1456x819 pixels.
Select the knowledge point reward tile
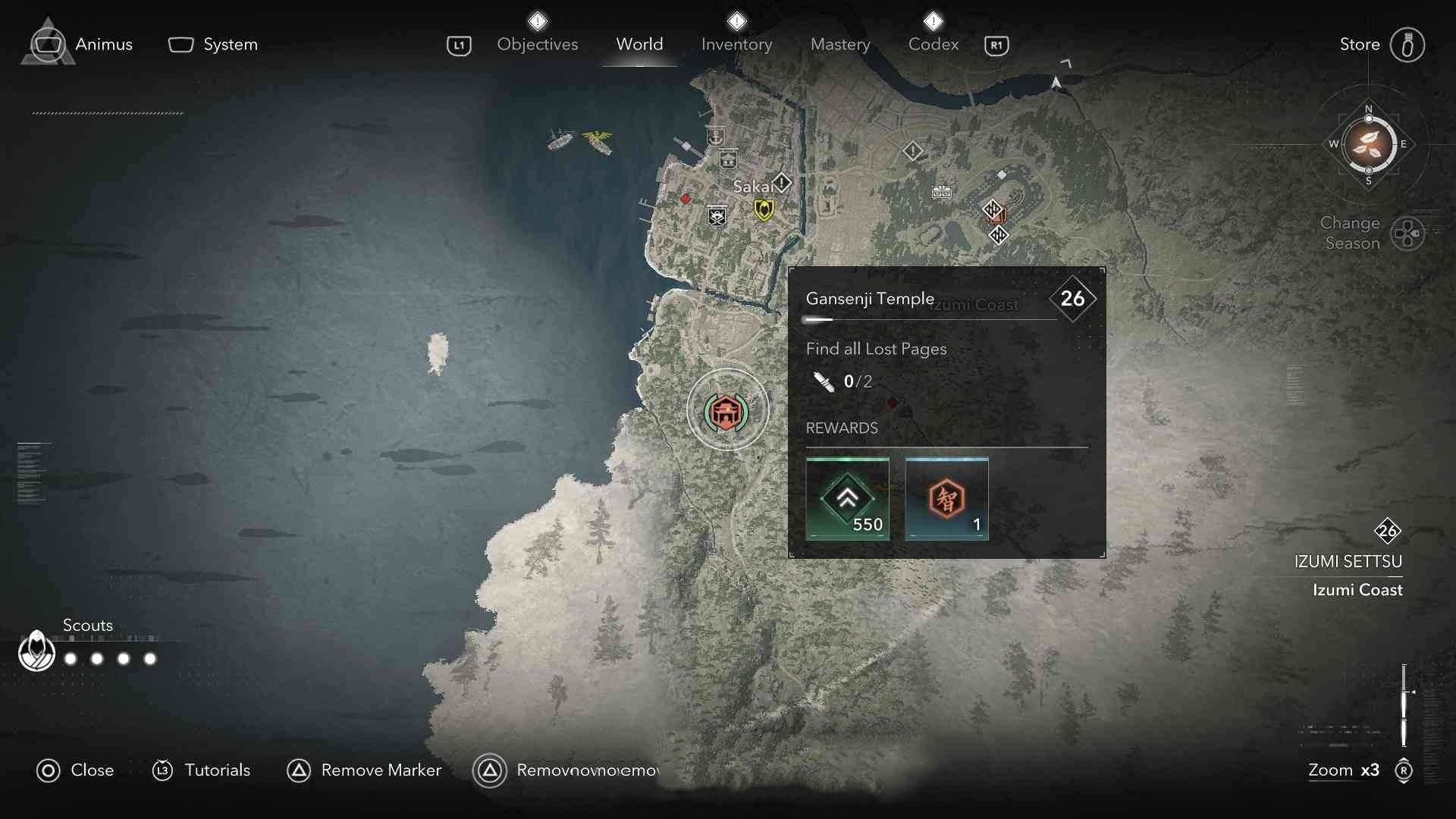(x=946, y=499)
